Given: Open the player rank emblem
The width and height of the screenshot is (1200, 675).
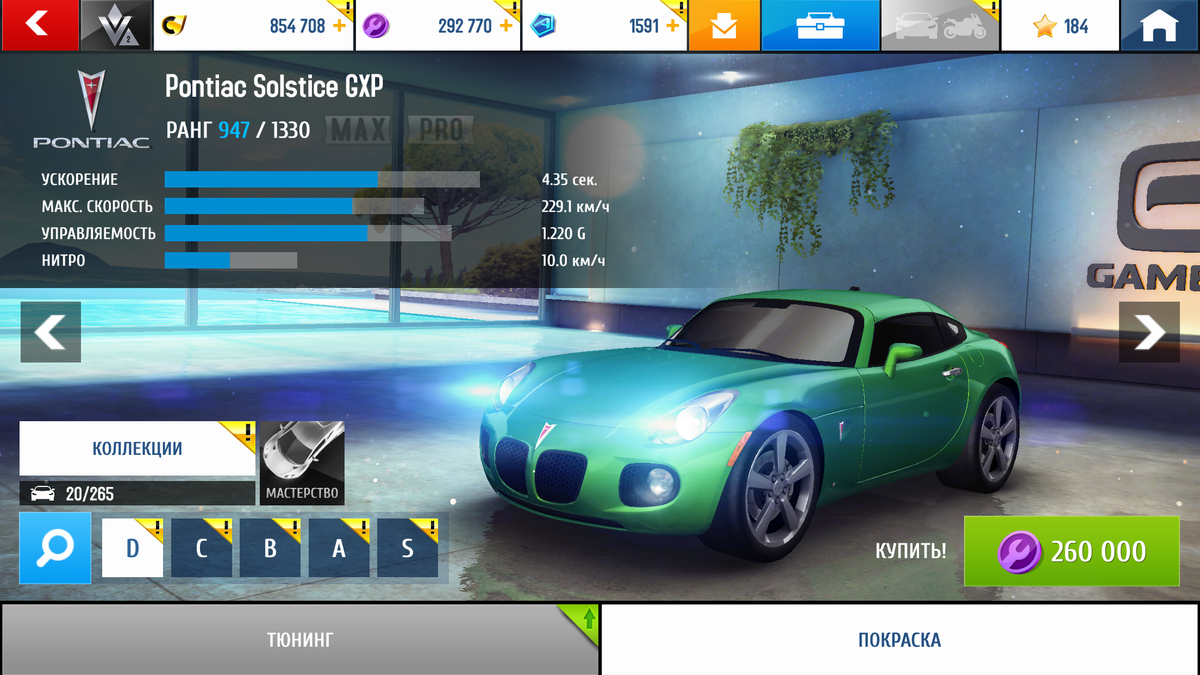Looking at the screenshot, I should 116,25.
